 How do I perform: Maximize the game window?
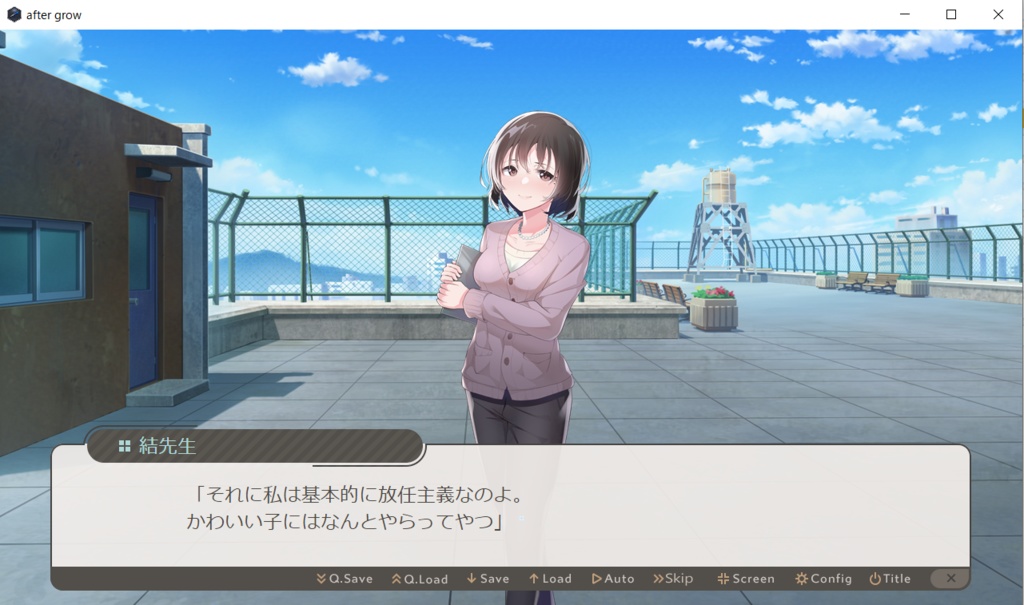(951, 15)
